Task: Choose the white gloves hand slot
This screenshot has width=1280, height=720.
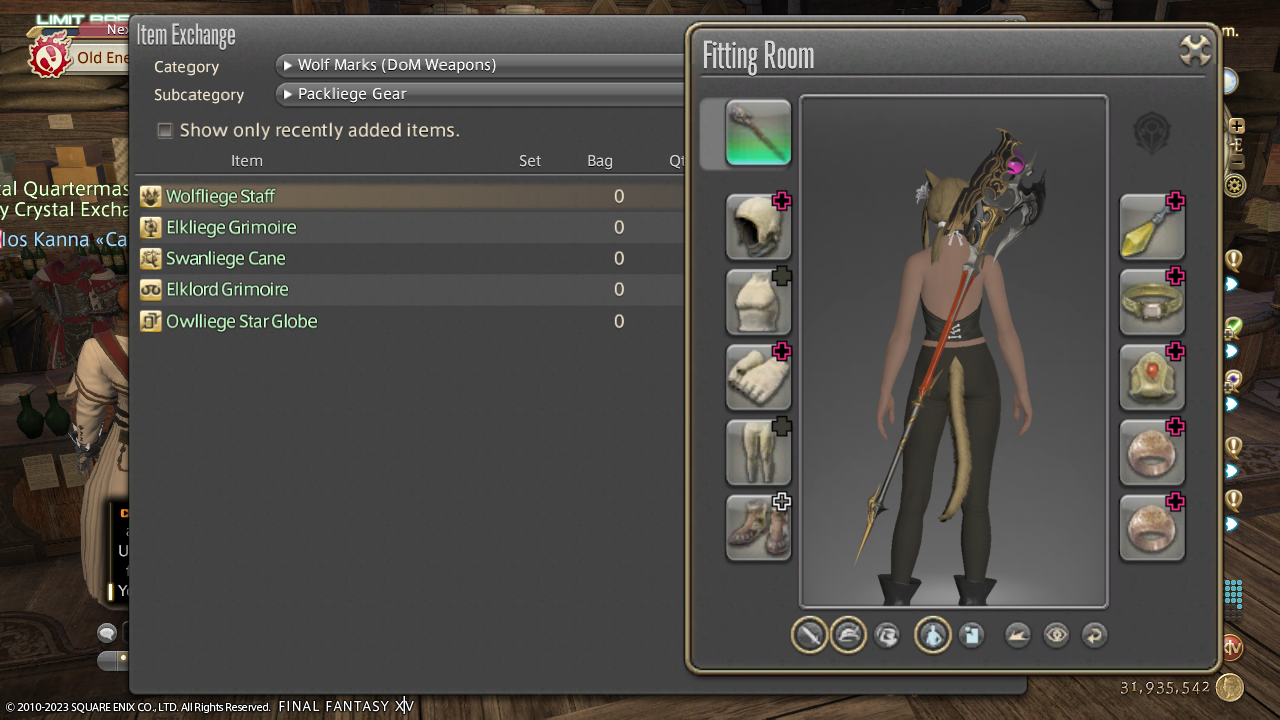Action: tap(758, 377)
